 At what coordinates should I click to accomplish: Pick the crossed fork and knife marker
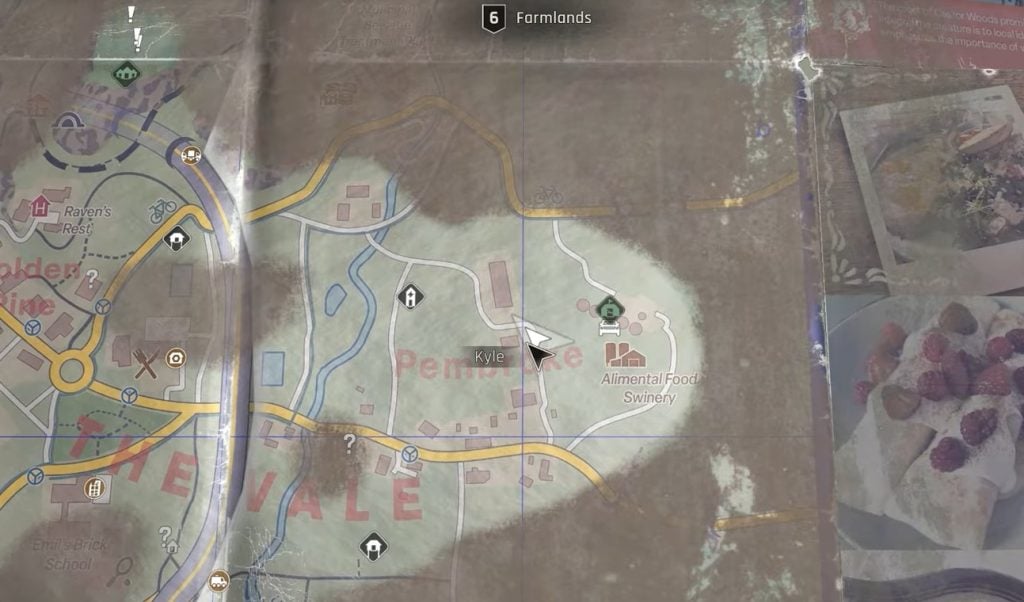[146, 364]
